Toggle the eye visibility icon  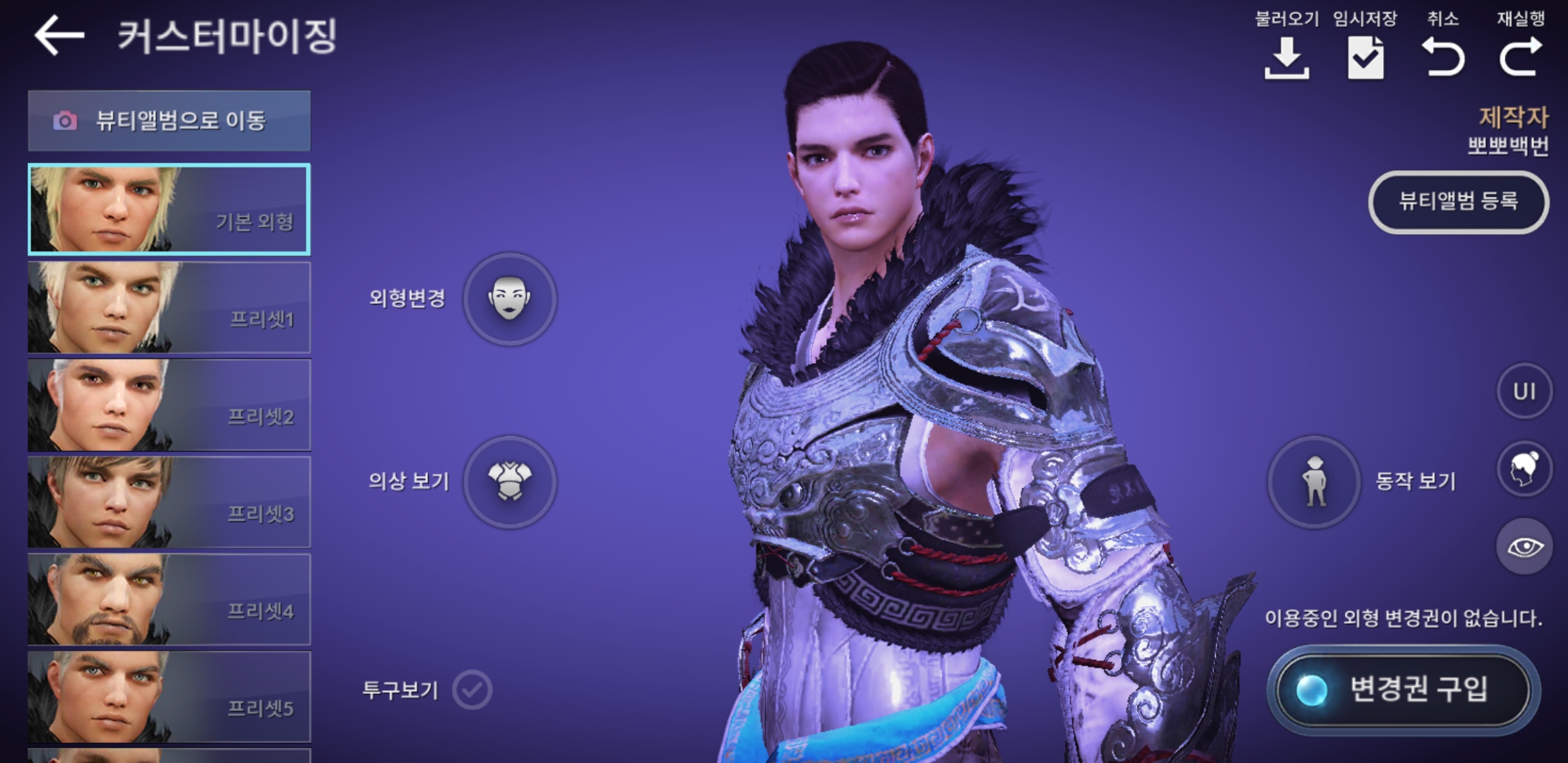pyautogui.click(x=1524, y=547)
